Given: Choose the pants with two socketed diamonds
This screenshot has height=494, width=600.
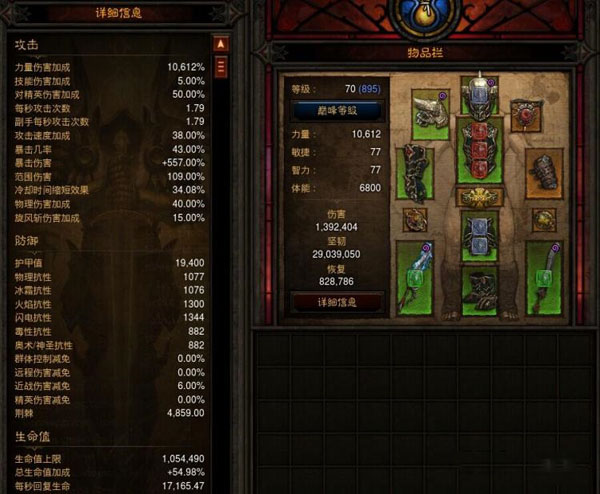Looking at the screenshot, I should (x=479, y=235).
